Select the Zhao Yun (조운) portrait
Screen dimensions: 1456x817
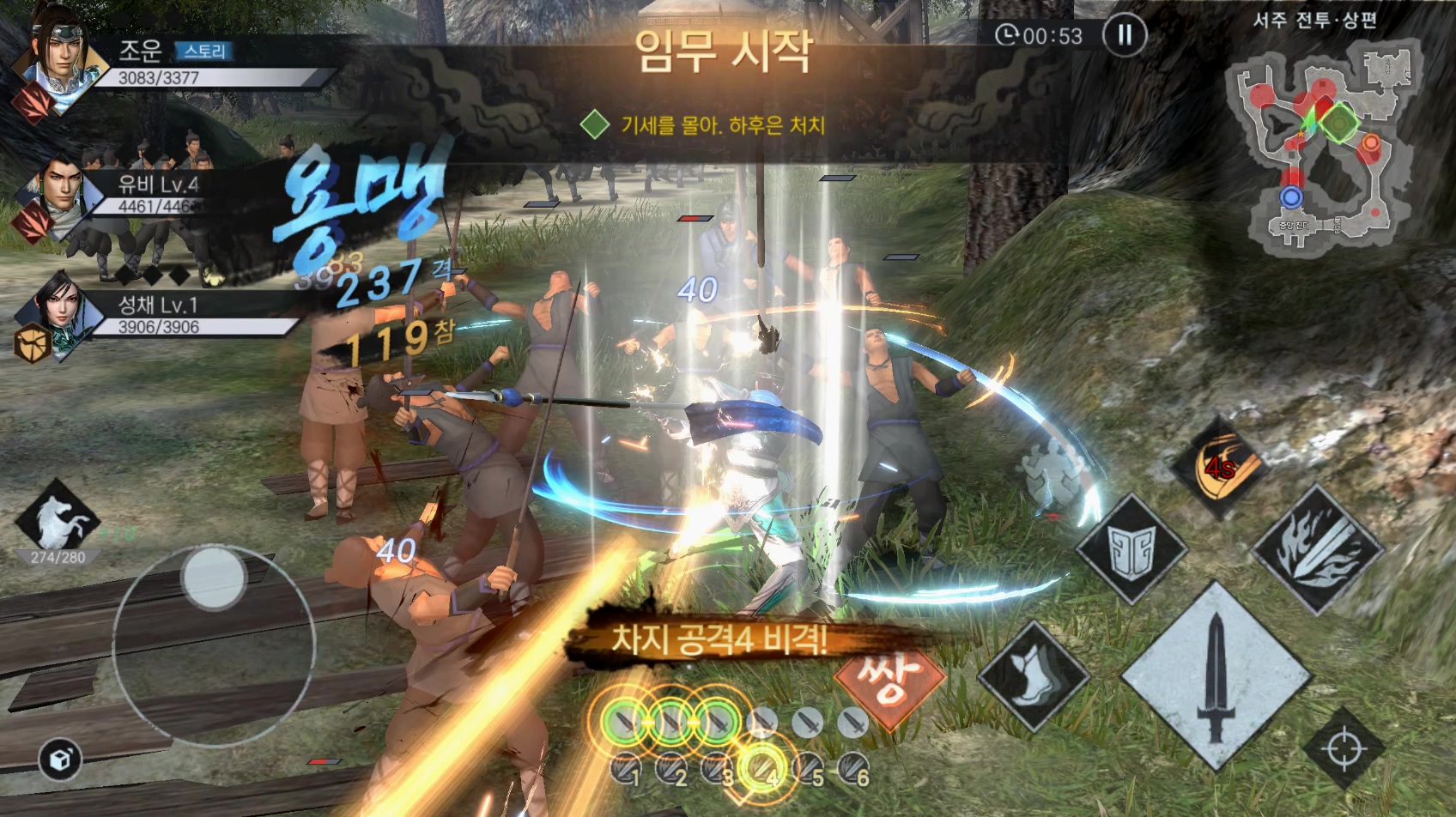click(x=58, y=53)
